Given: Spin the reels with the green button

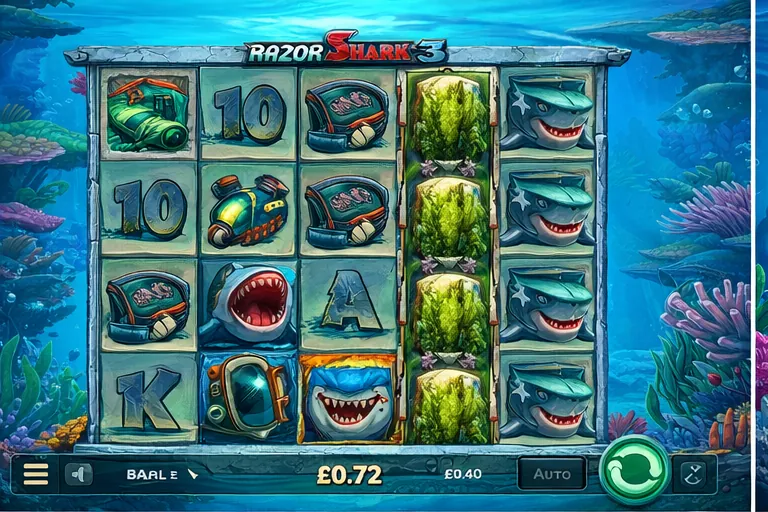Looking at the screenshot, I should 634,471.
